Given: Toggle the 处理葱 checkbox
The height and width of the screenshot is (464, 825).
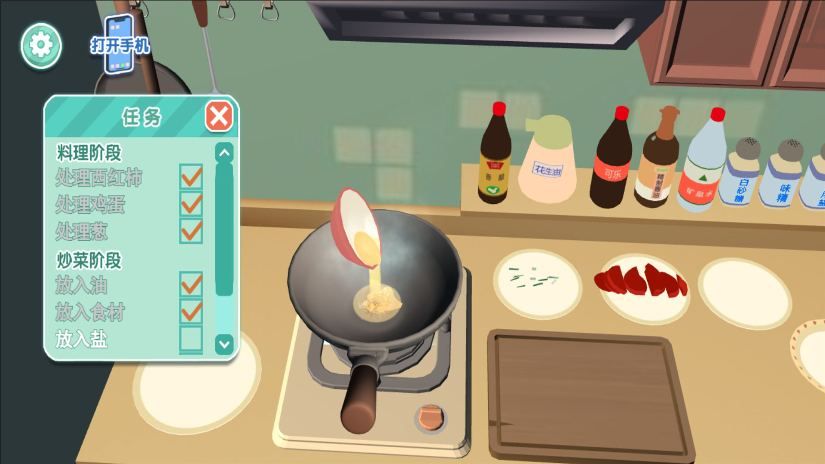Looking at the screenshot, I should coord(191,231).
